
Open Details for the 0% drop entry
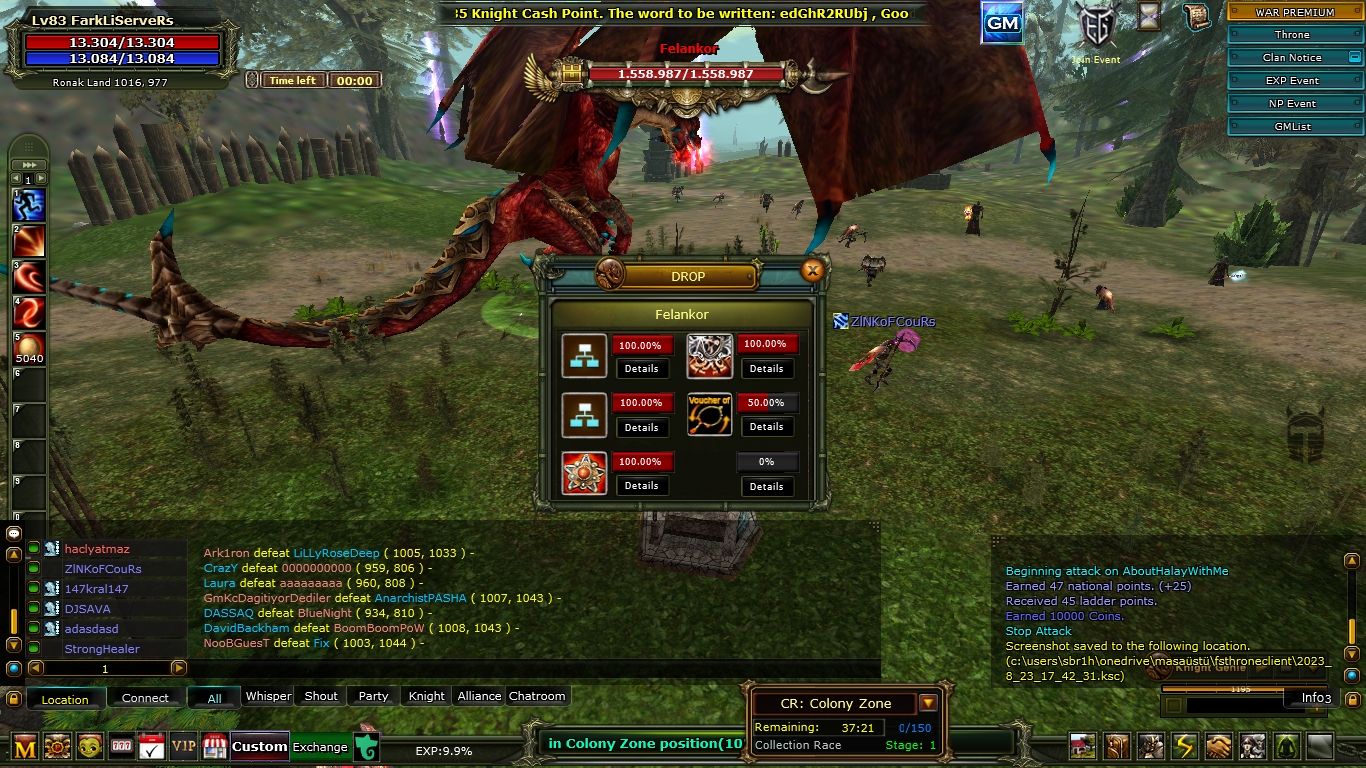[x=766, y=486]
